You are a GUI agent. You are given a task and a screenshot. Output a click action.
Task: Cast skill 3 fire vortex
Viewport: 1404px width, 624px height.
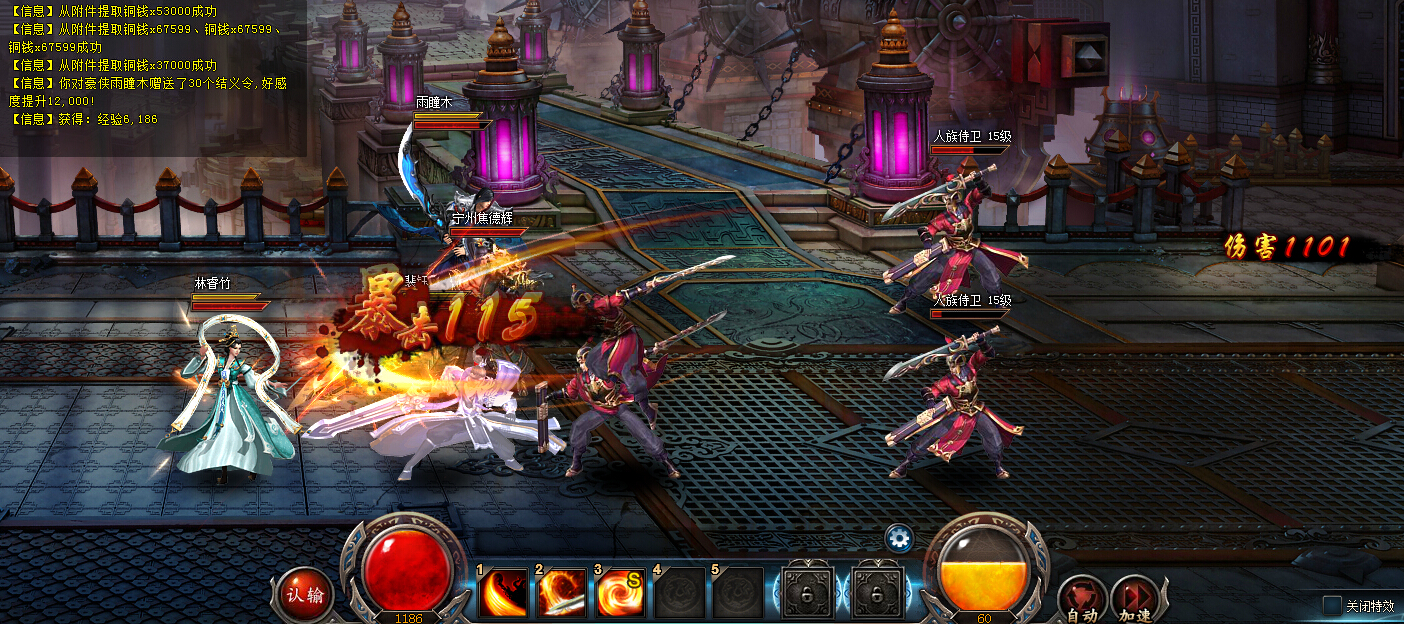click(621, 594)
